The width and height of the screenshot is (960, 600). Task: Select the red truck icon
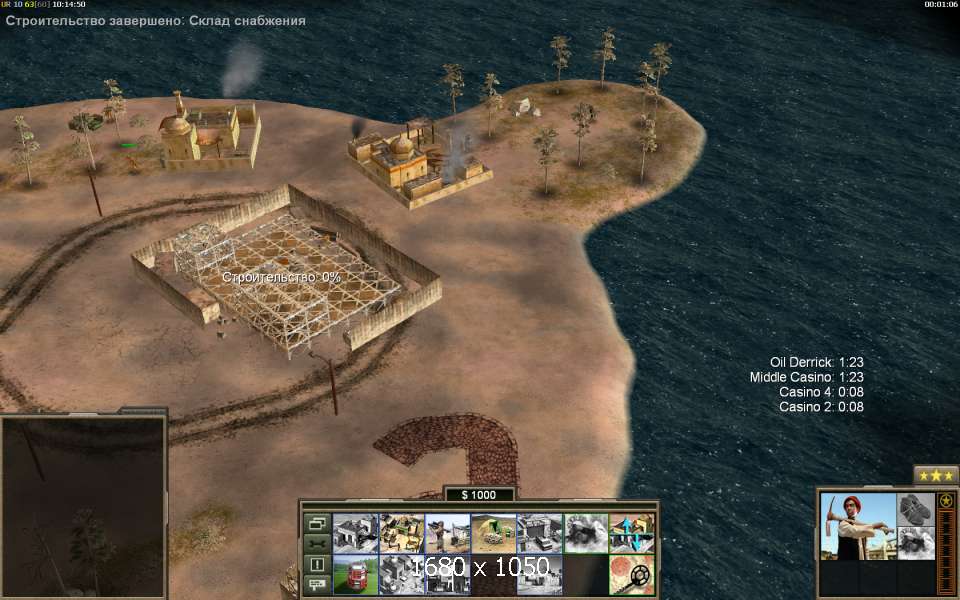pyautogui.click(x=355, y=576)
